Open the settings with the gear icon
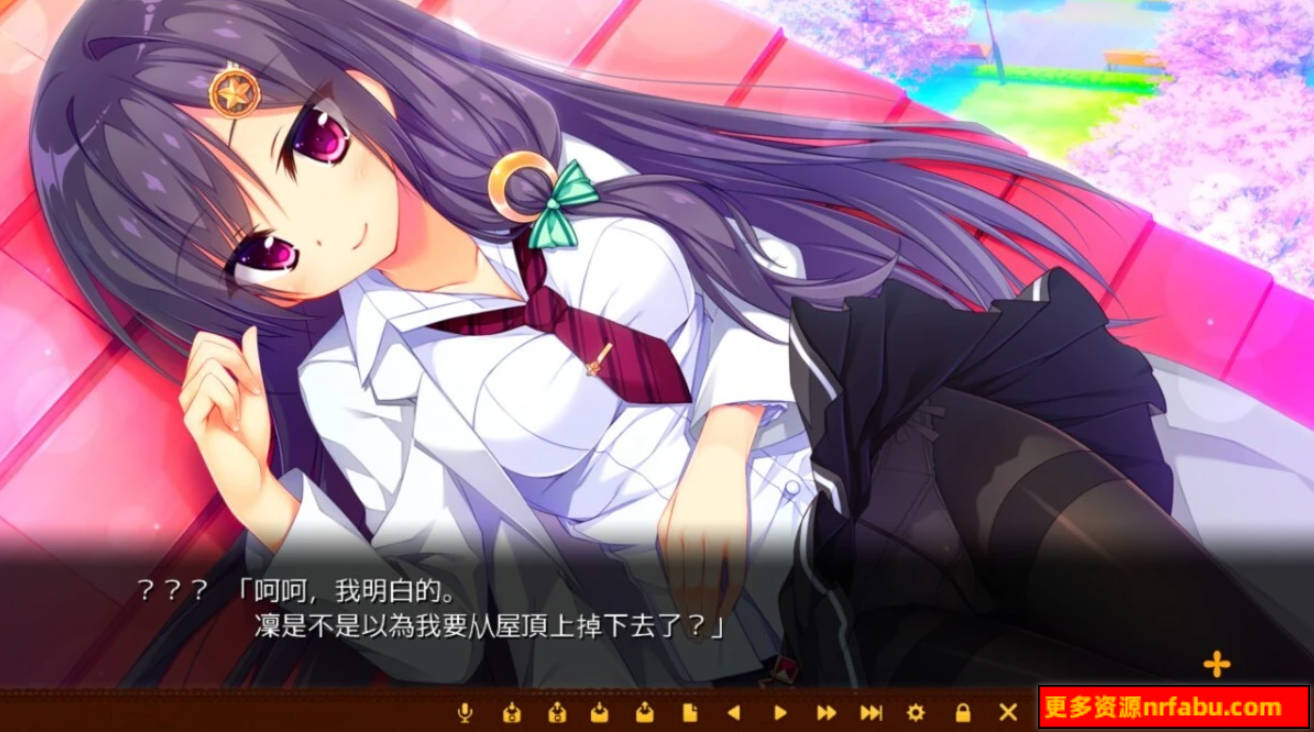 click(x=913, y=714)
